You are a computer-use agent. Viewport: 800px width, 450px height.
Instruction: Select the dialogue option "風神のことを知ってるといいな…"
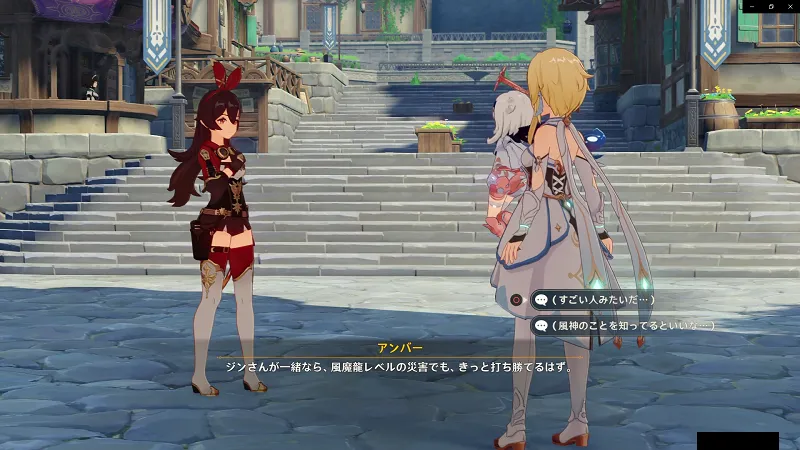coord(624,325)
